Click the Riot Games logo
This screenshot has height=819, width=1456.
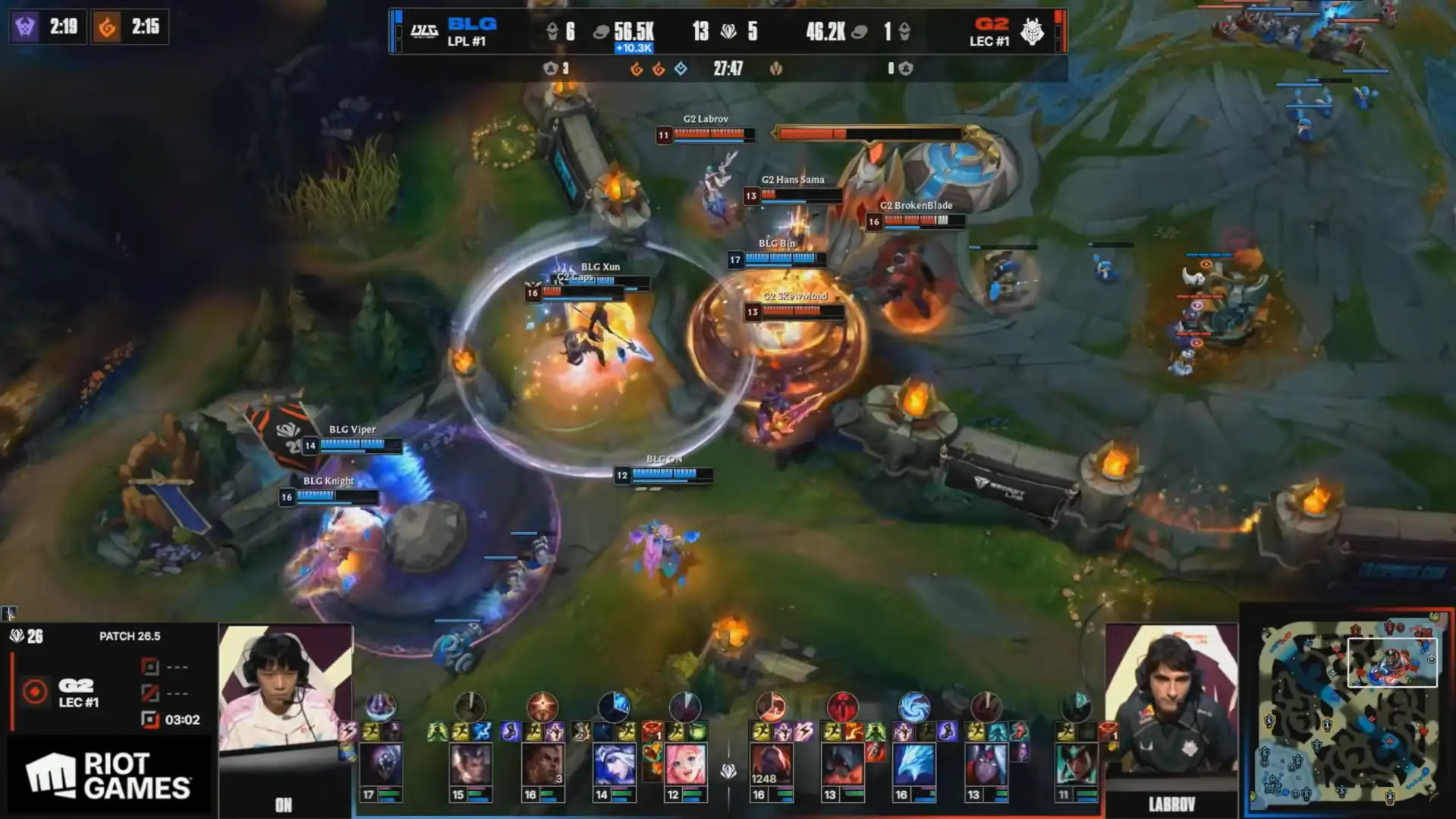tap(108, 776)
